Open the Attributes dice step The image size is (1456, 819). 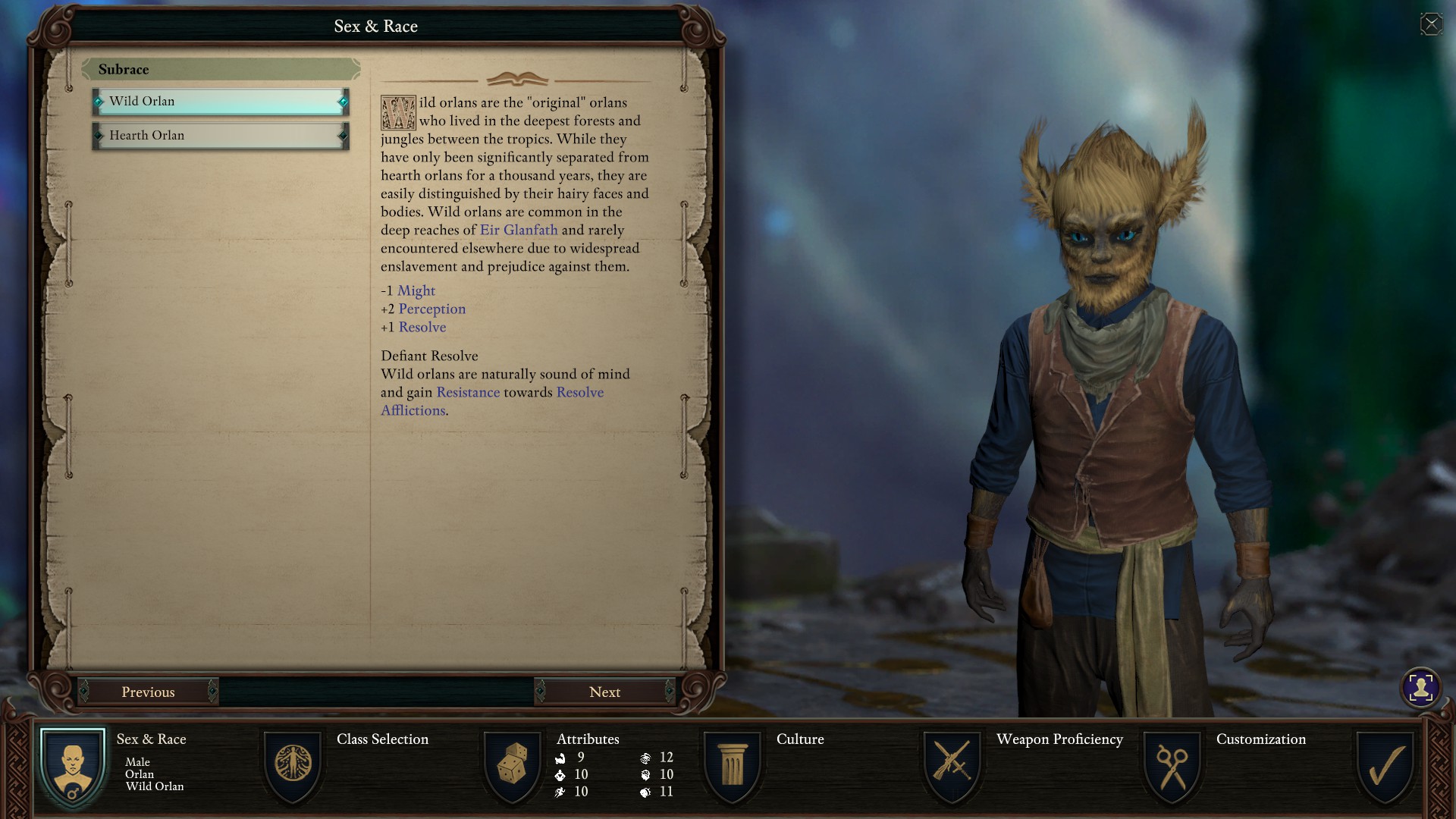[x=513, y=766]
